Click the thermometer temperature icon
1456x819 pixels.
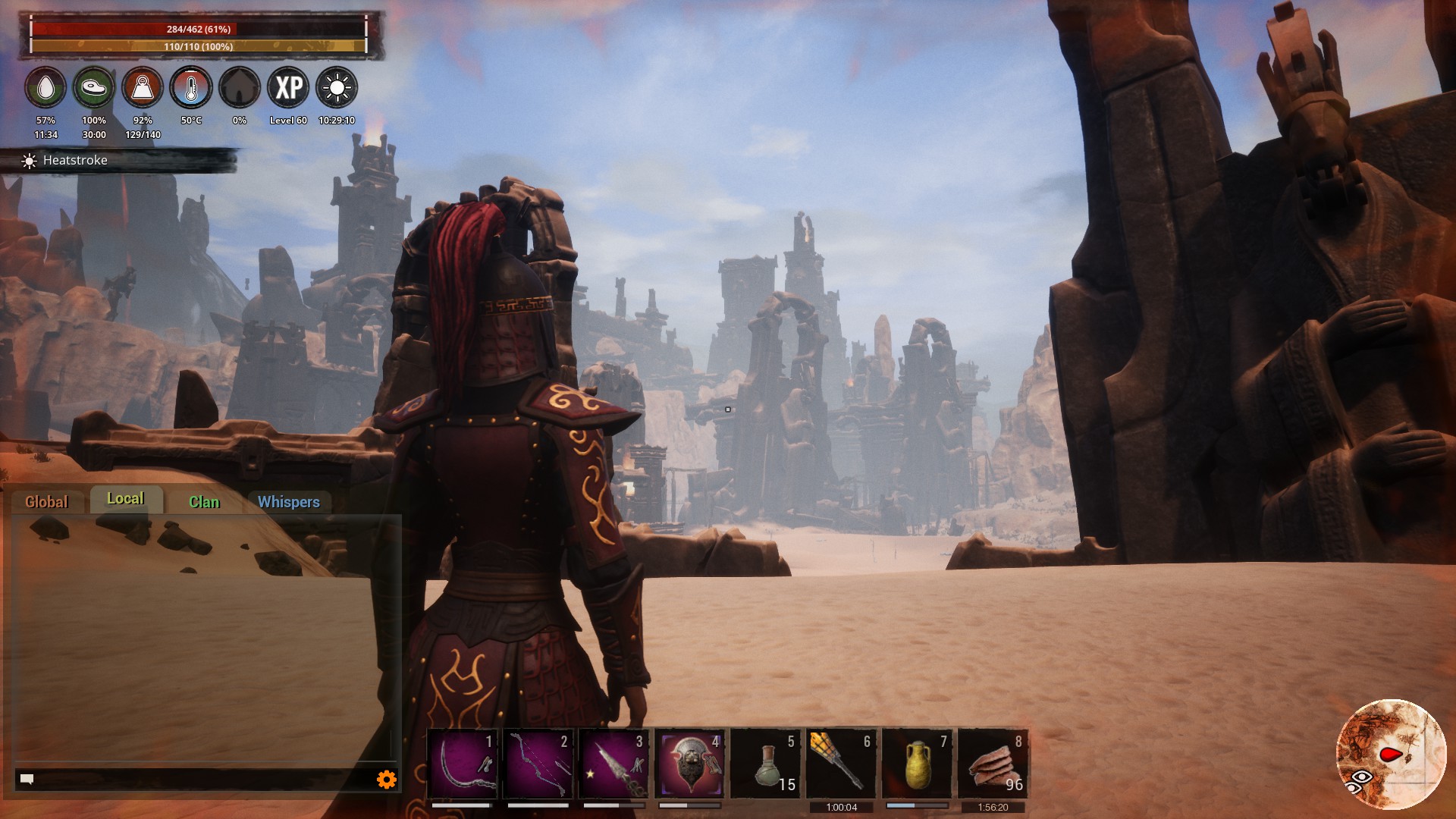pos(191,88)
